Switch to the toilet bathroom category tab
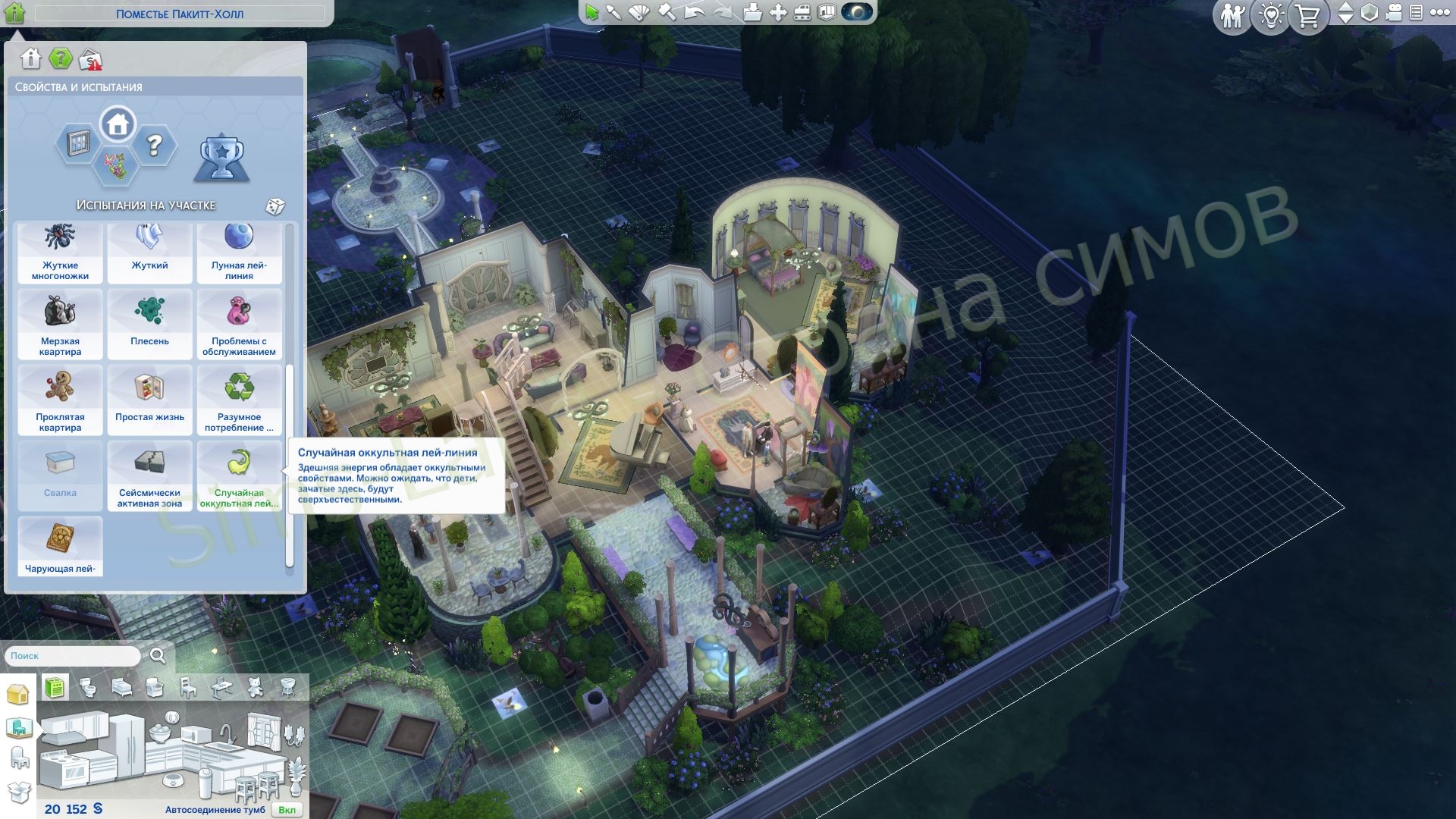1456x819 pixels. [x=89, y=688]
